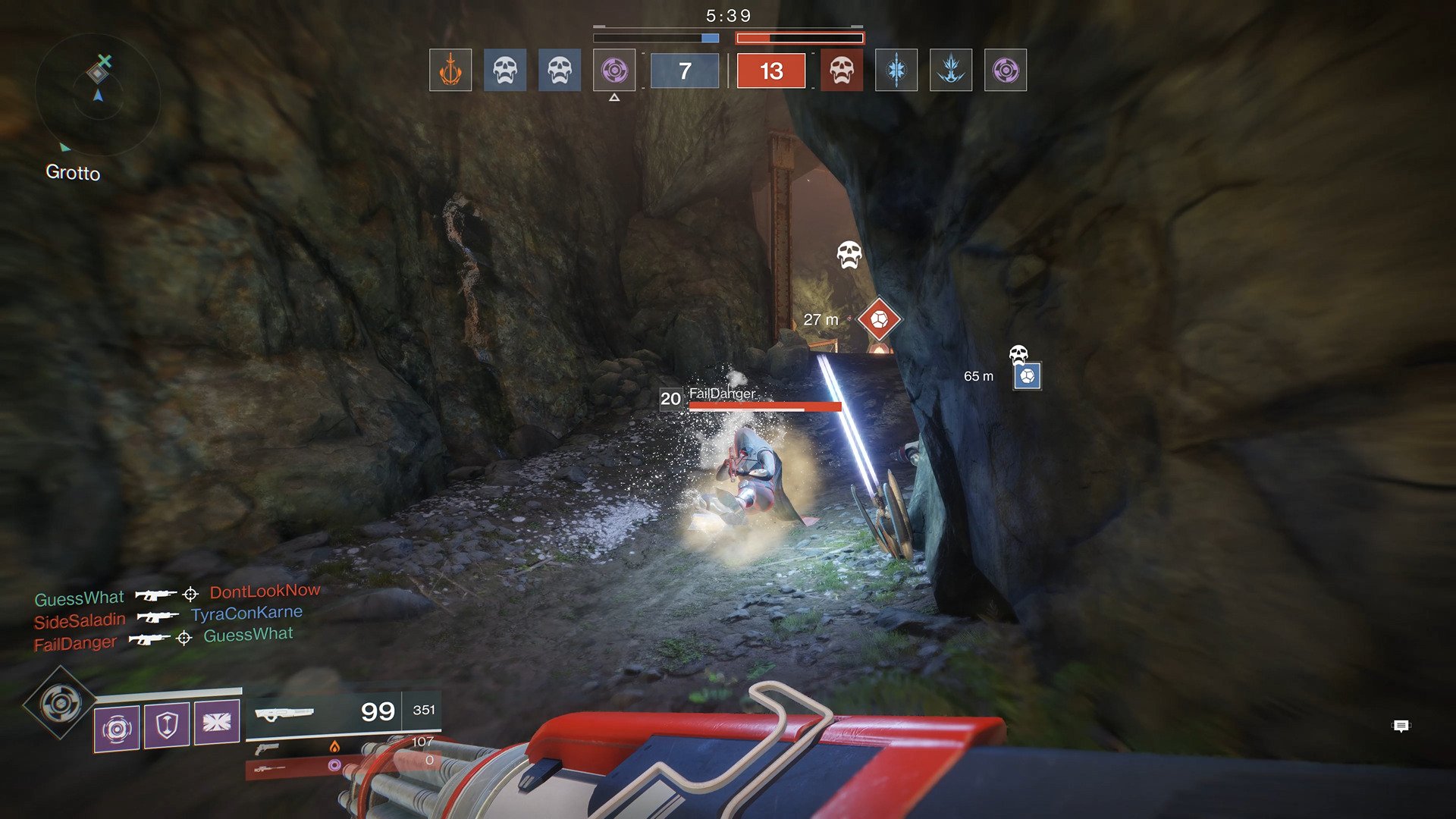Screen dimensions: 1456x819
Task: Click the purple Void icon marked with a triangle
Action: 614,71
